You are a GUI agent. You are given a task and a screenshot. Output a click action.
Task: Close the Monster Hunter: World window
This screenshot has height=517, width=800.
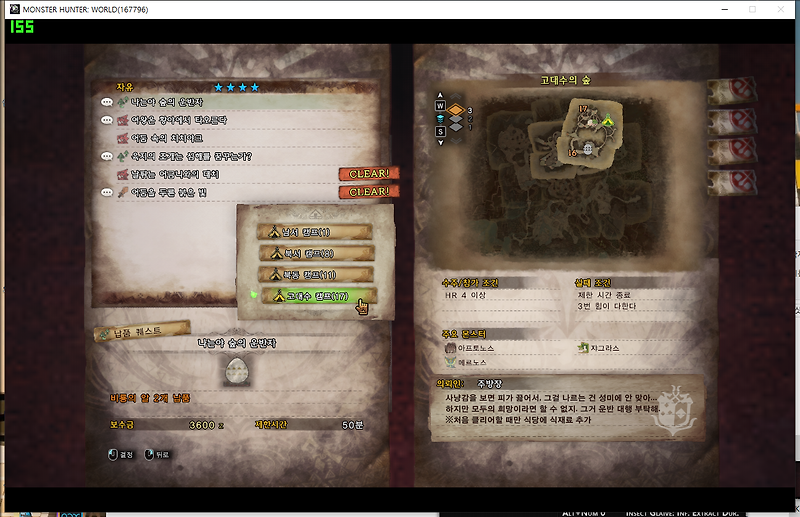pyautogui.click(x=781, y=9)
